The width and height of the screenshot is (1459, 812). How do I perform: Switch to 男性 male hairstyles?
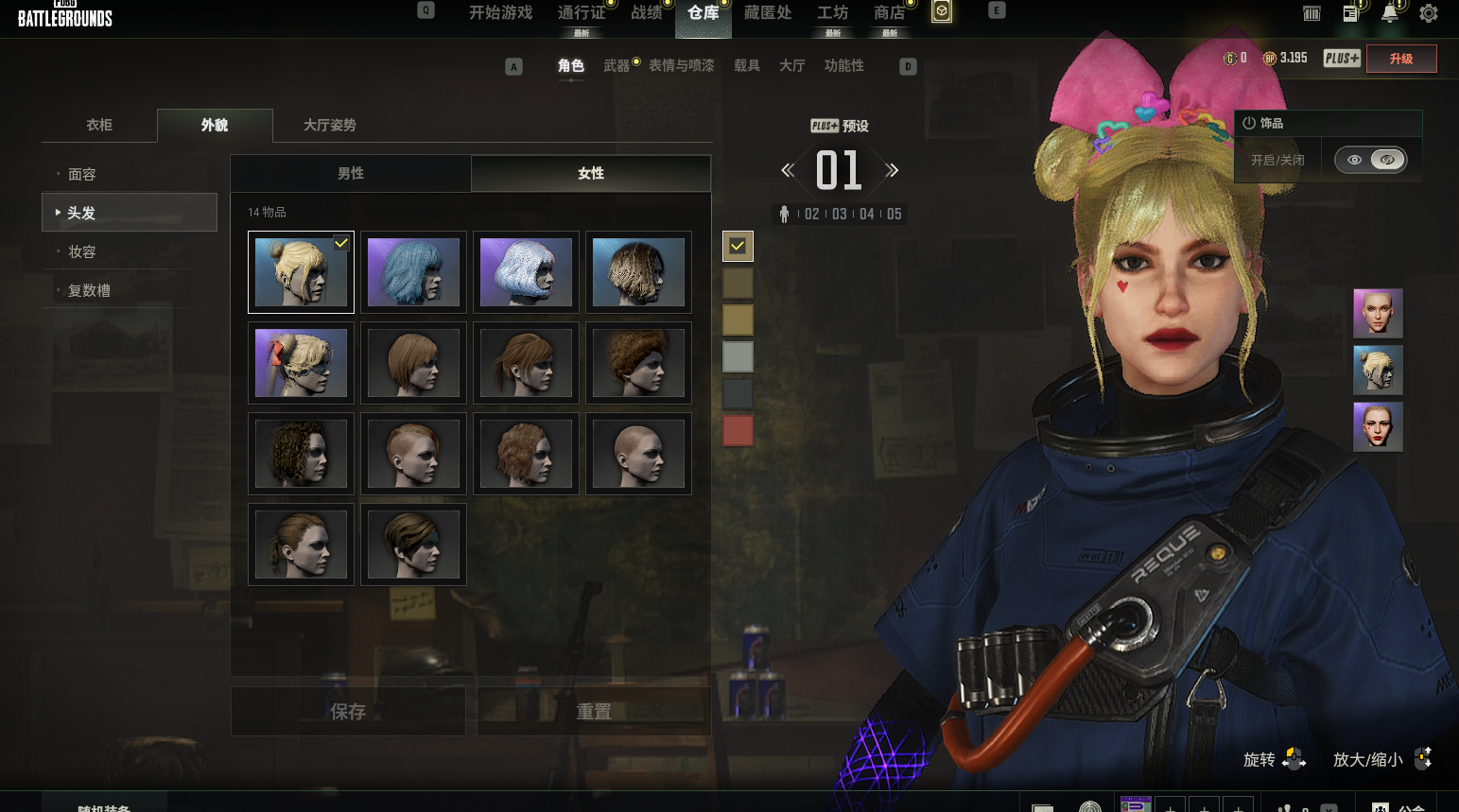(x=351, y=174)
